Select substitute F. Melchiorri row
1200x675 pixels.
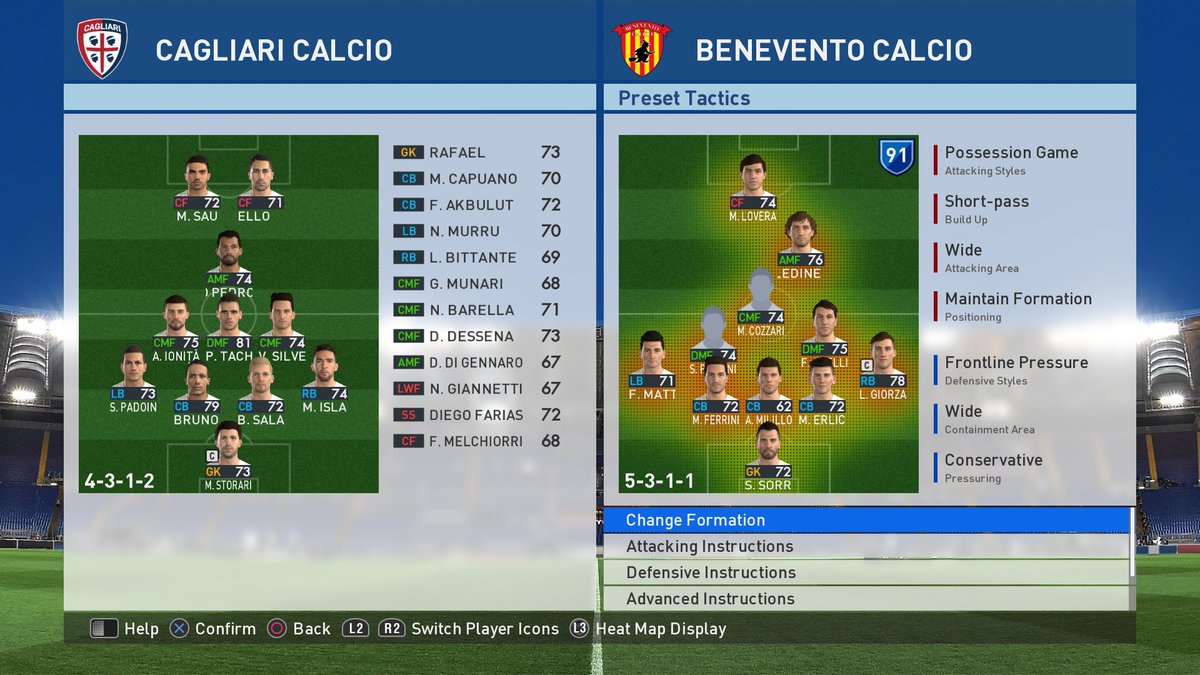coord(477,441)
